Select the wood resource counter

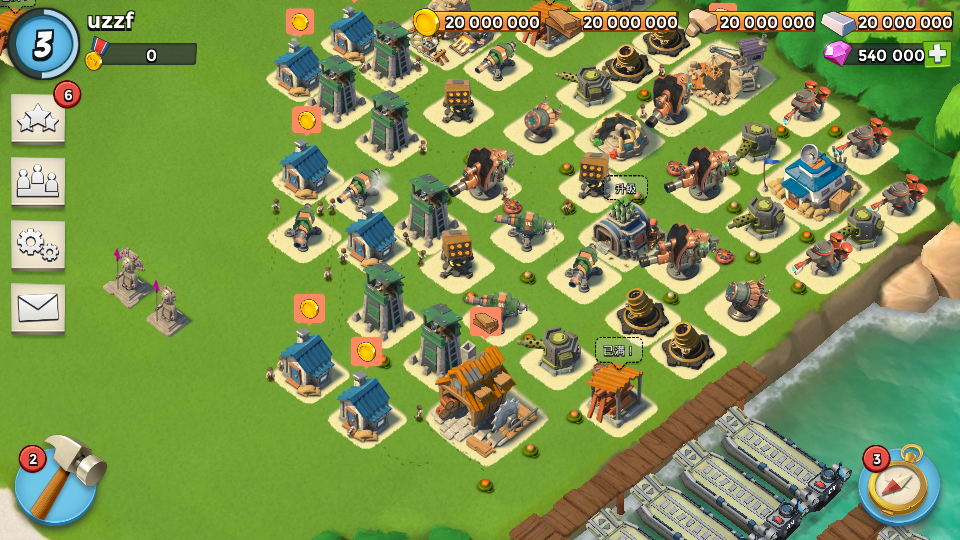[615, 22]
